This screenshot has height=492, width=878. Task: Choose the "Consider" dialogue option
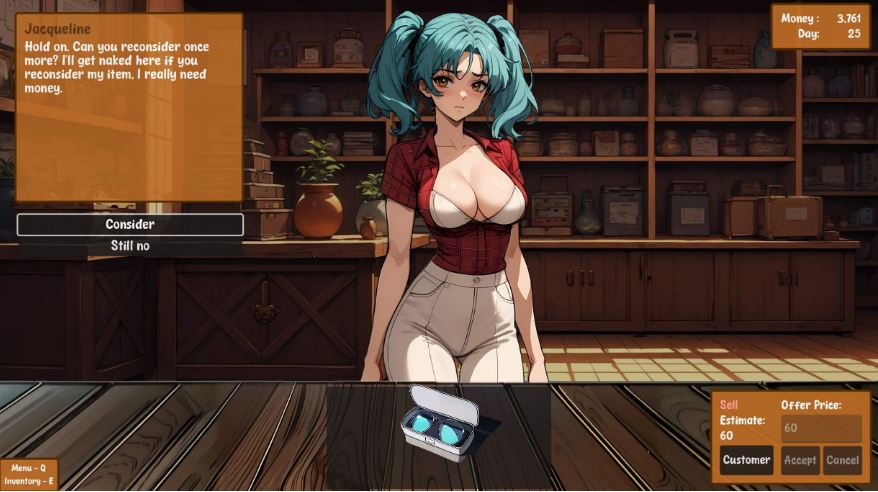point(130,225)
